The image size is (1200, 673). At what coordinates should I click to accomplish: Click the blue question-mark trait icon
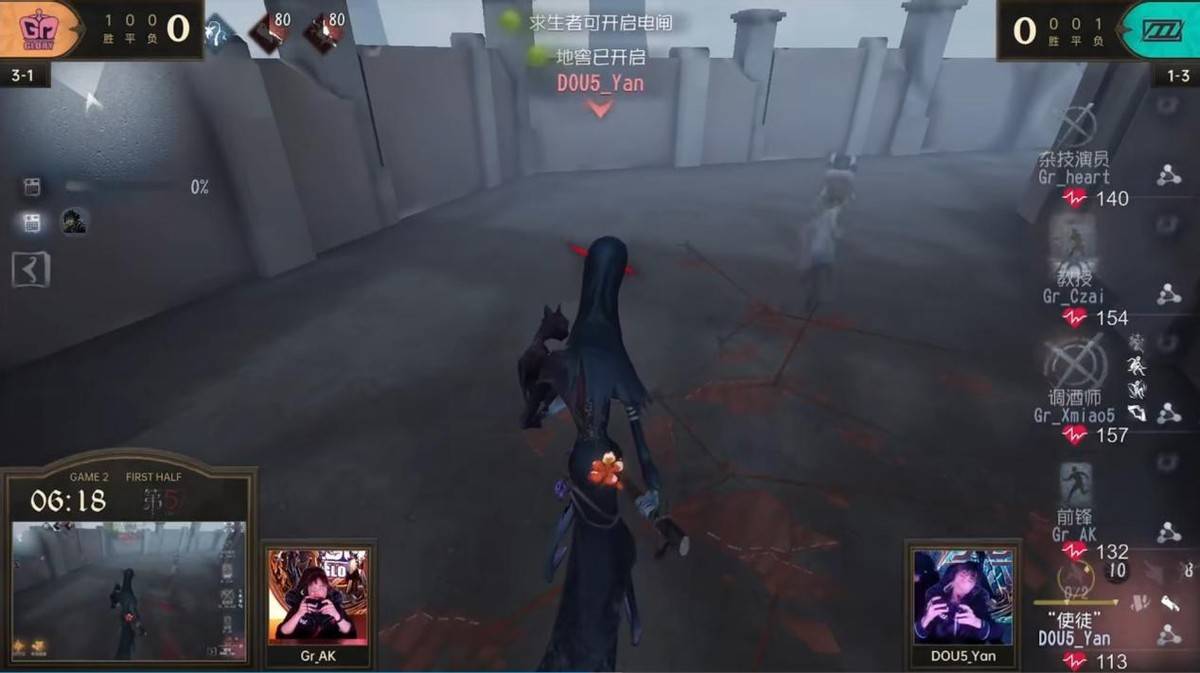point(218,32)
